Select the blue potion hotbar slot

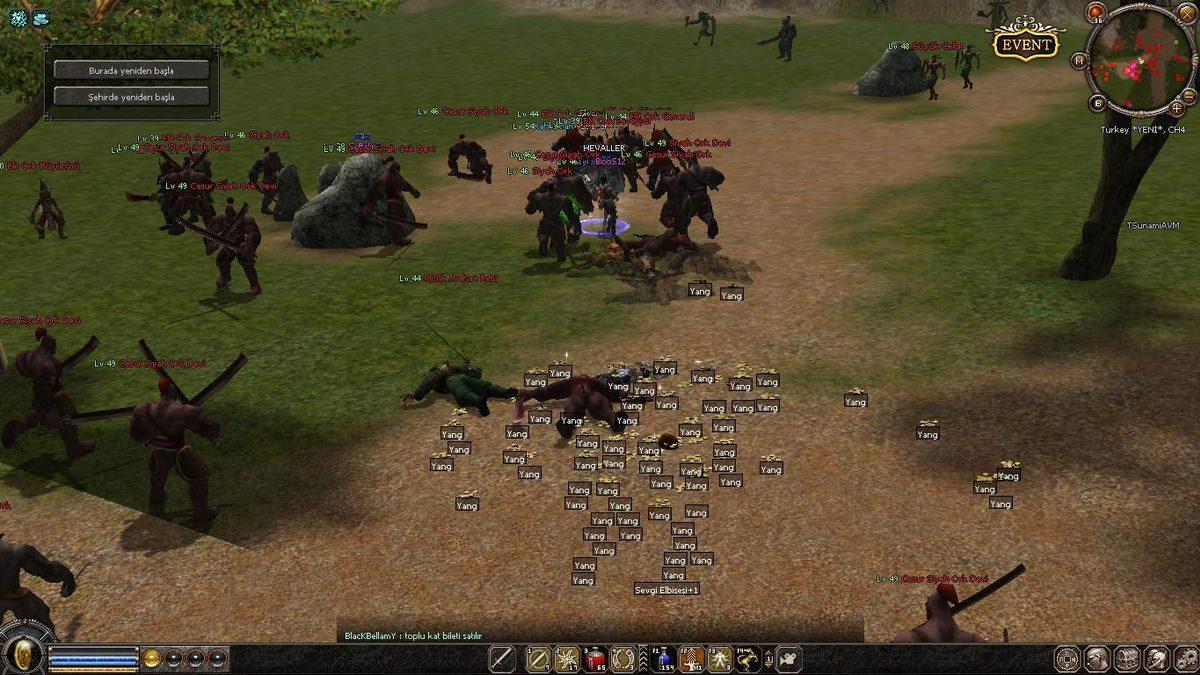point(664,659)
